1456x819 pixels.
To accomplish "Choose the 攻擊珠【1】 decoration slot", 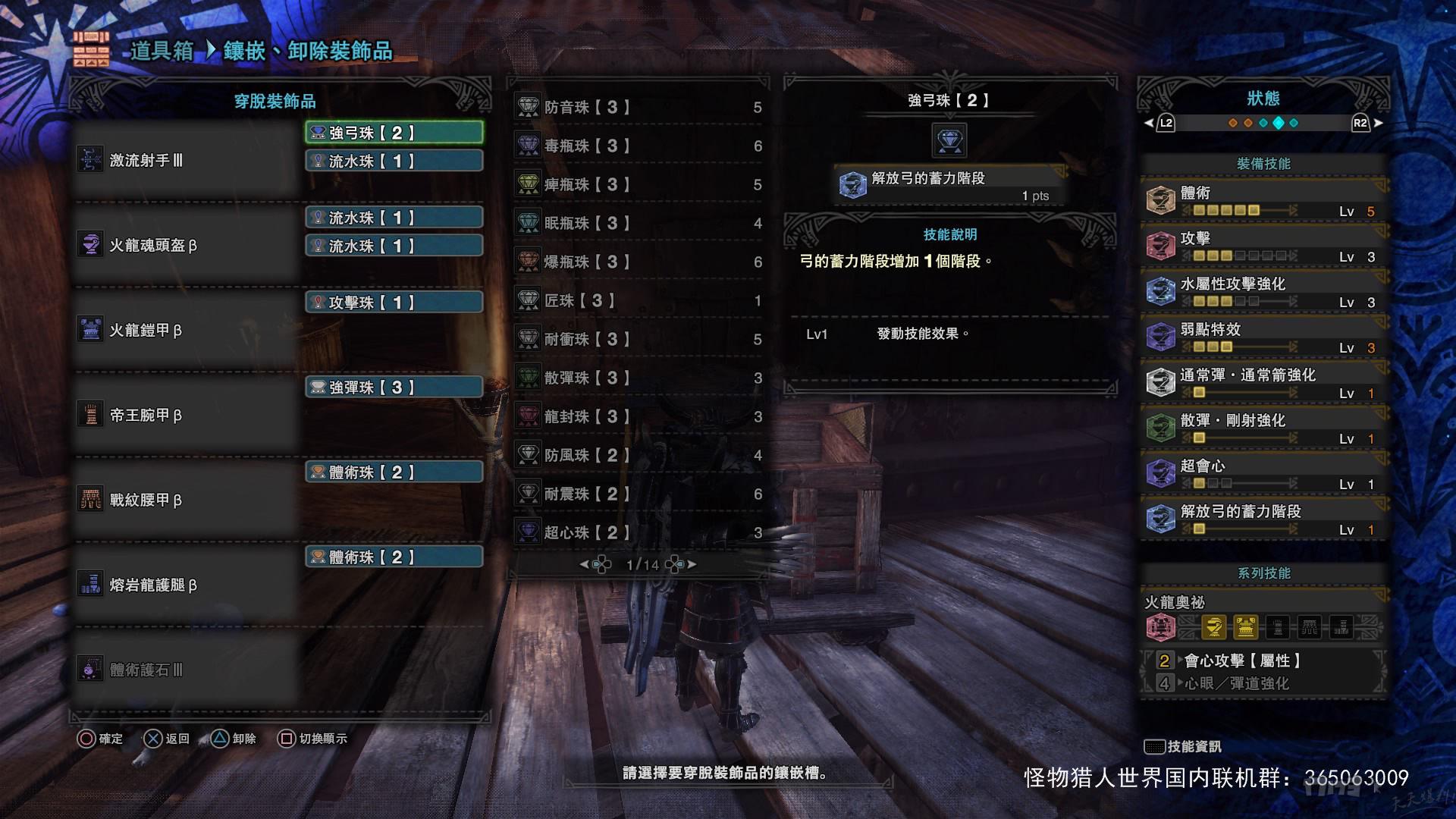I will coord(394,302).
